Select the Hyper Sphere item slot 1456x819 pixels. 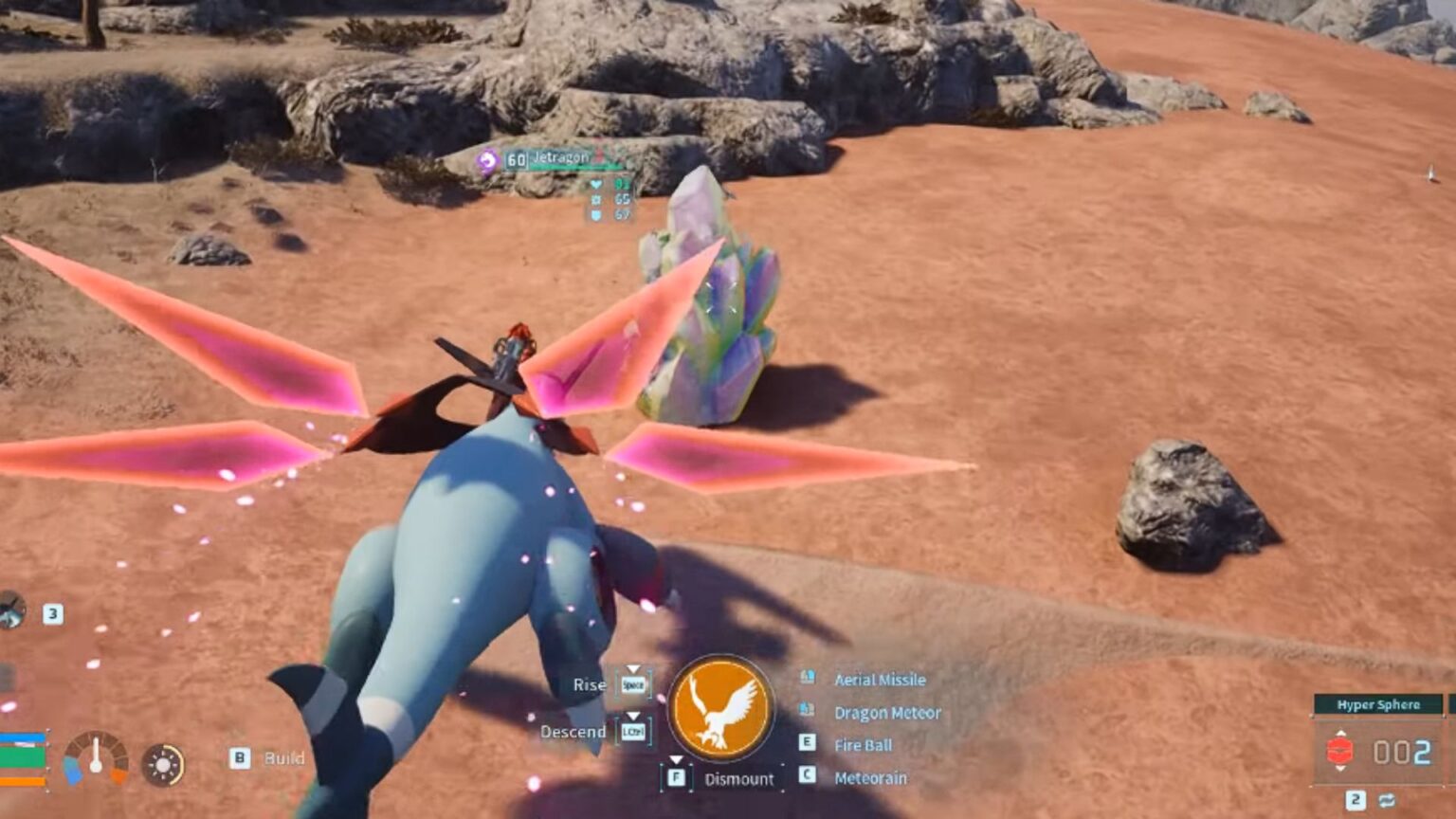pyautogui.click(x=1378, y=751)
